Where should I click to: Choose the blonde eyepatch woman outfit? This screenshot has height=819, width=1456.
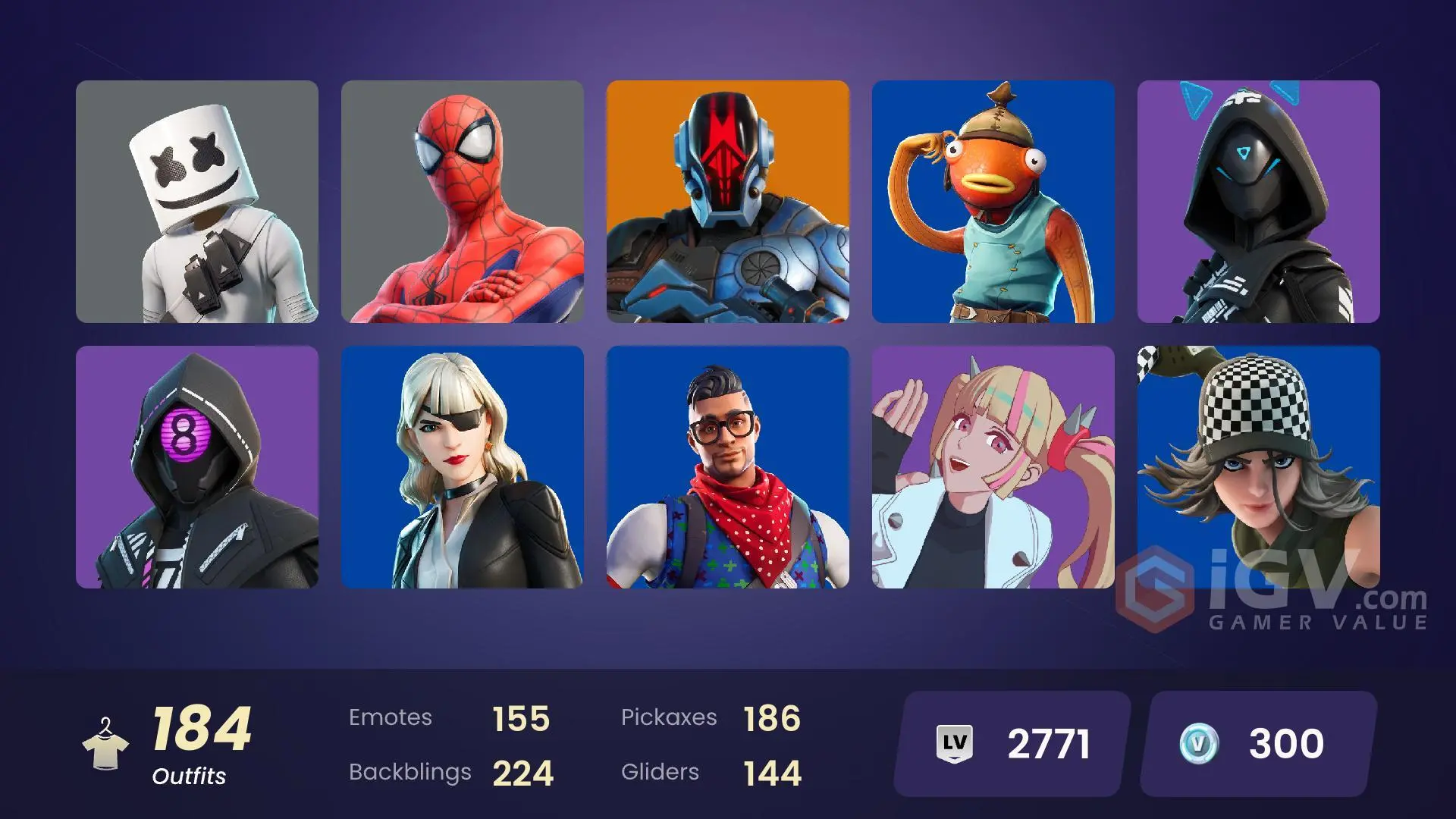point(463,467)
